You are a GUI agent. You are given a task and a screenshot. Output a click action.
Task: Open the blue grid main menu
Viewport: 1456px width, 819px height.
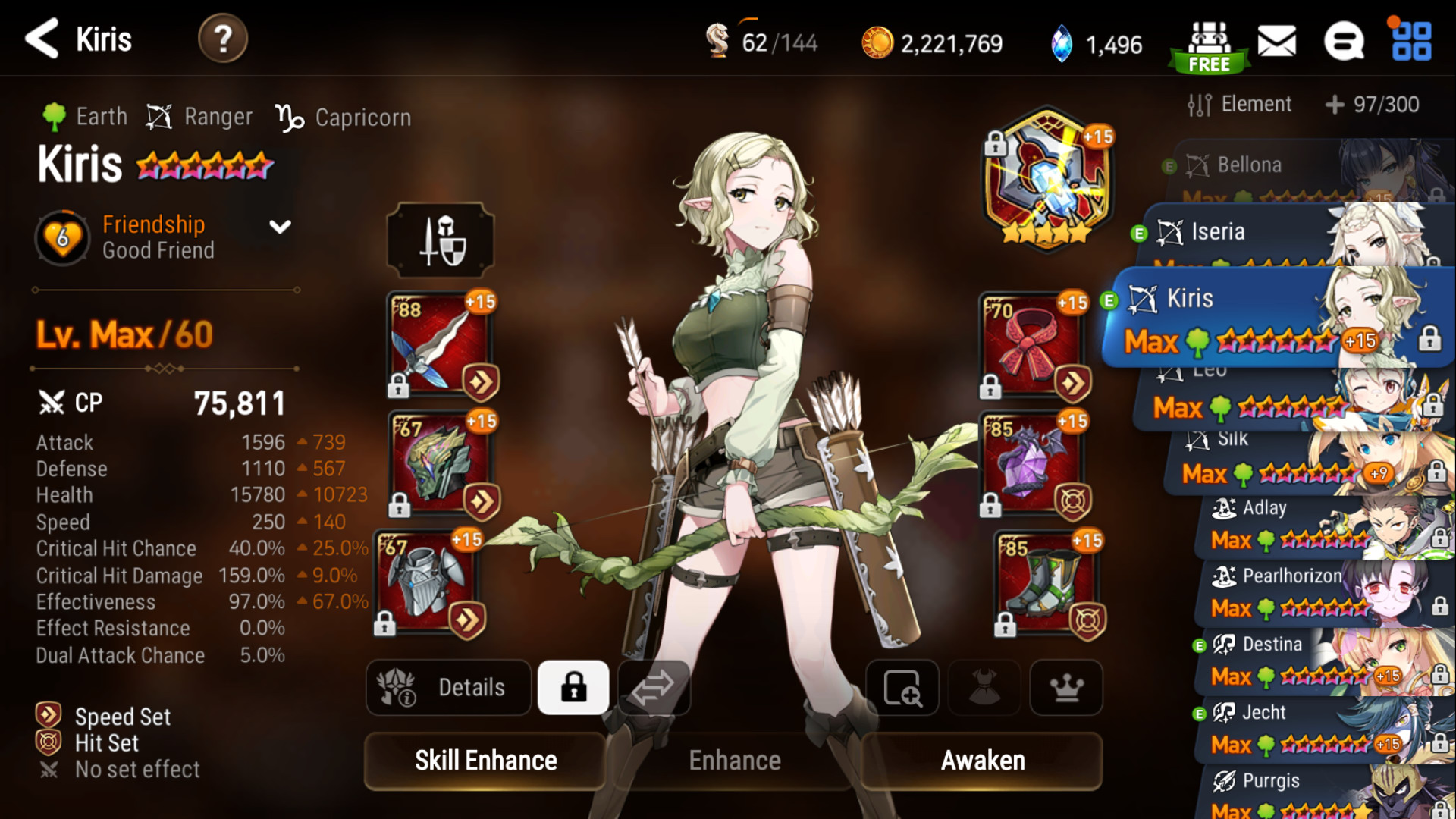[x=1411, y=41]
